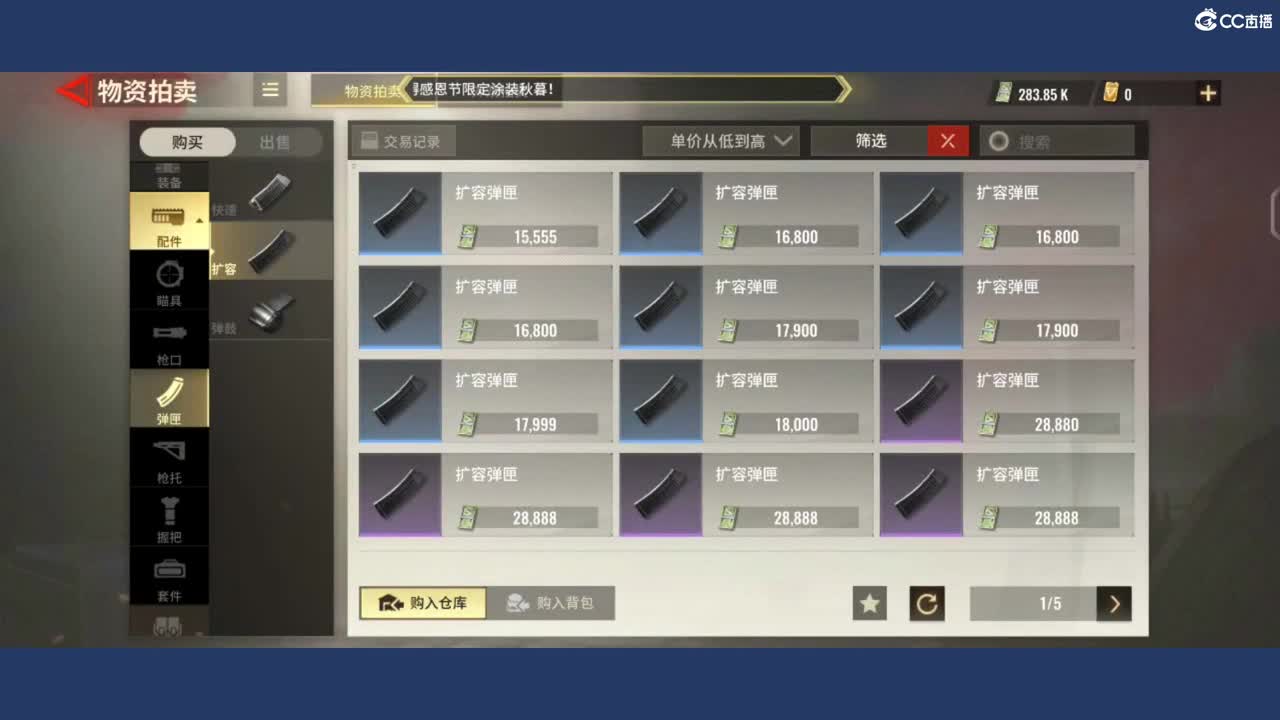Viewport: 1280px width, 720px height.
Task: Switch to the 购买 (buy) tab
Action: click(188, 142)
